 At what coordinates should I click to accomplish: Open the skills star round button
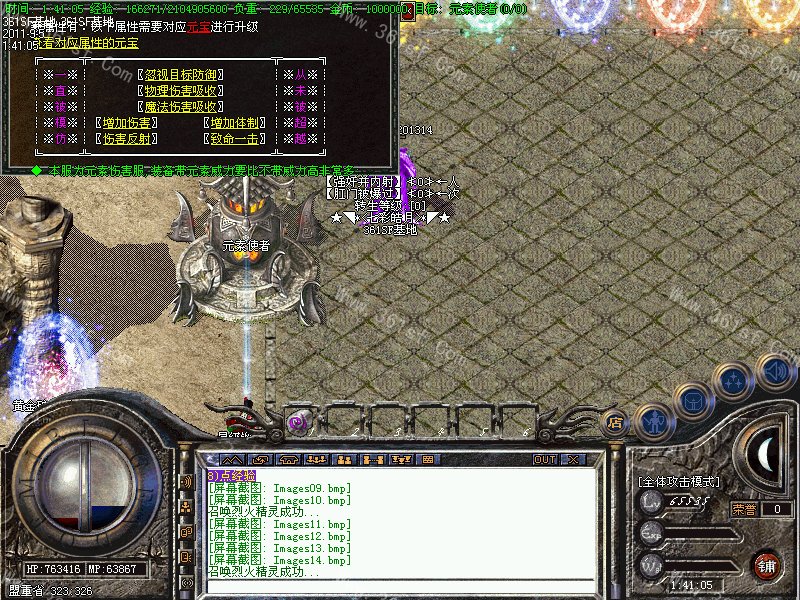(733, 382)
